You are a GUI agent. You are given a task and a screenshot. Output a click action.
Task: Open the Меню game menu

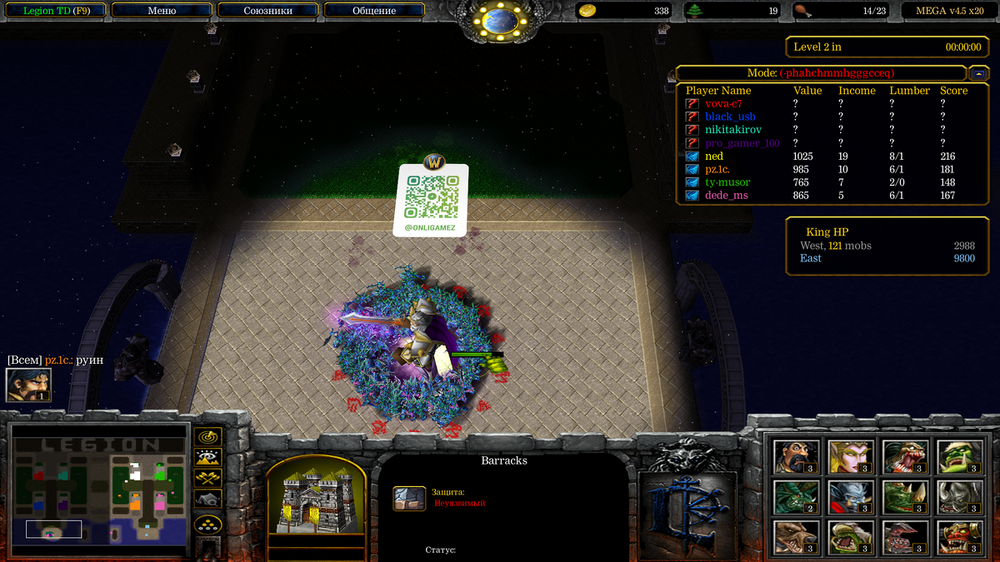click(161, 11)
